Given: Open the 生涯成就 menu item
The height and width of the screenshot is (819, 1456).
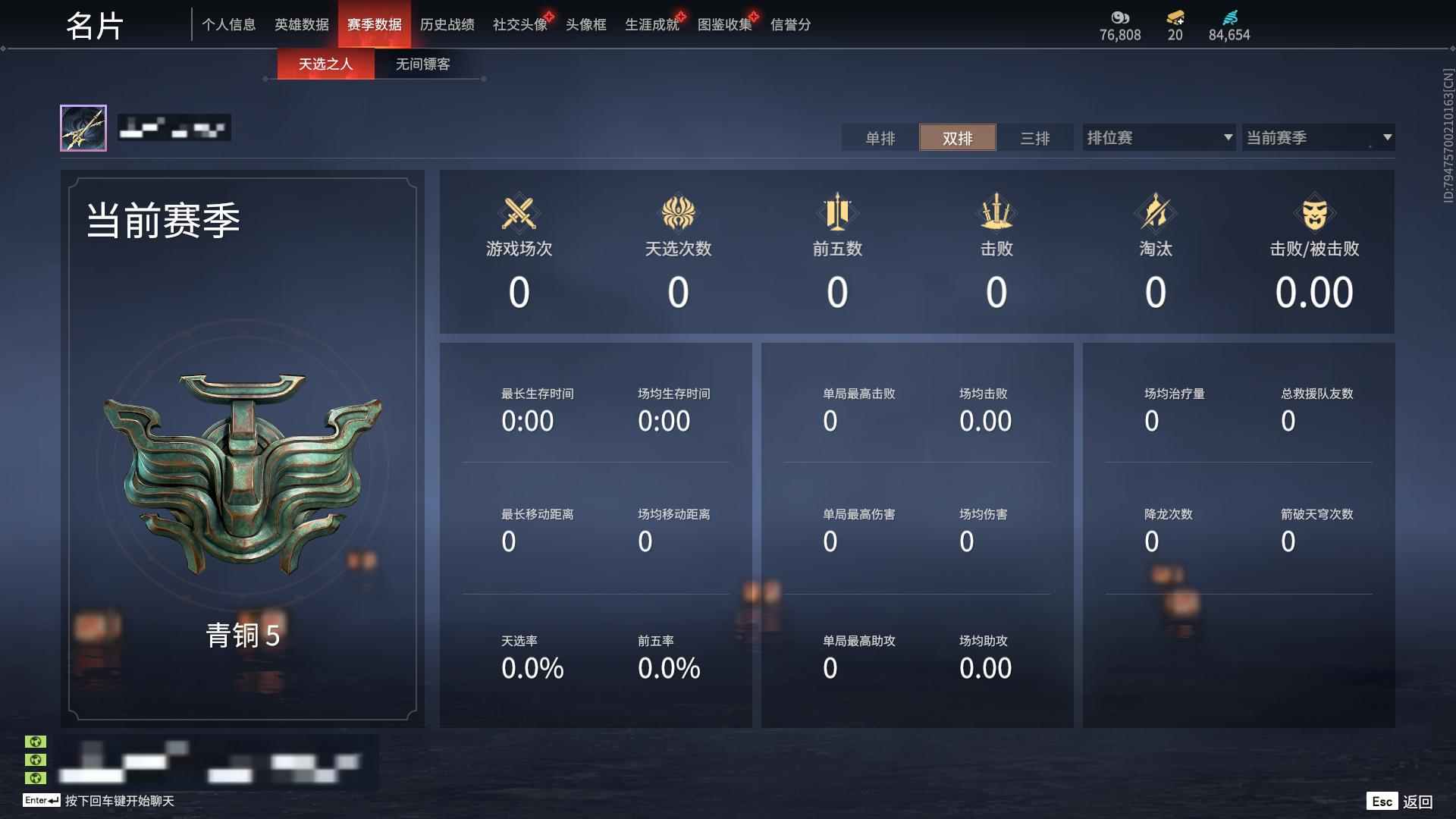Looking at the screenshot, I should point(651,24).
